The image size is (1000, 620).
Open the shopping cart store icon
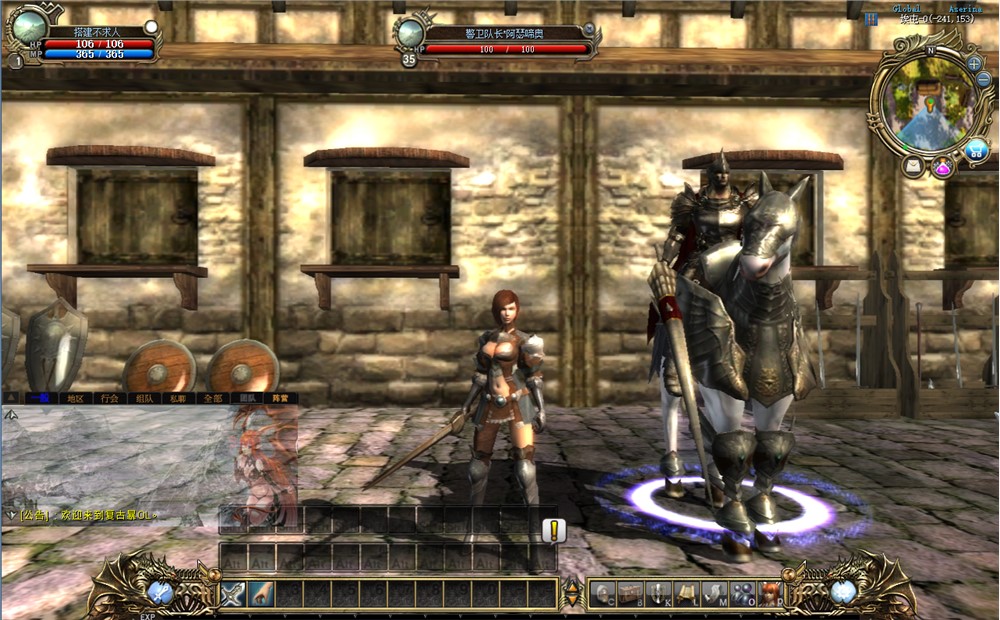click(x=976, y=150)
